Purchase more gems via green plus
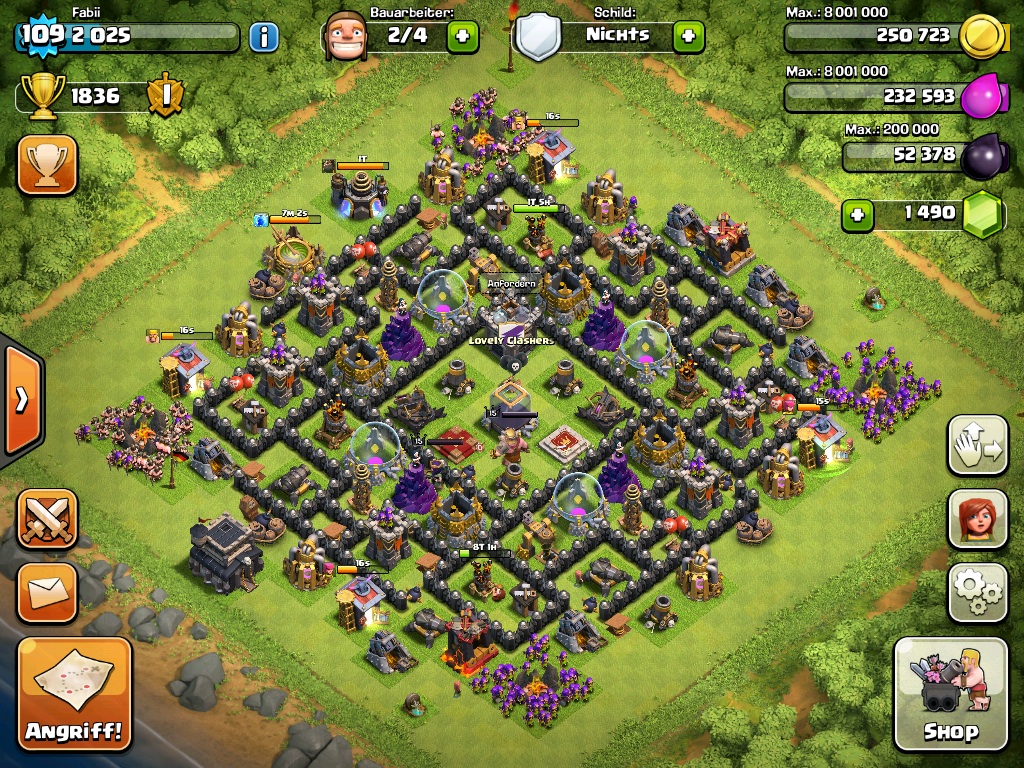Image resolution: width=1024 pixels, height=768 pixels. 856,214
